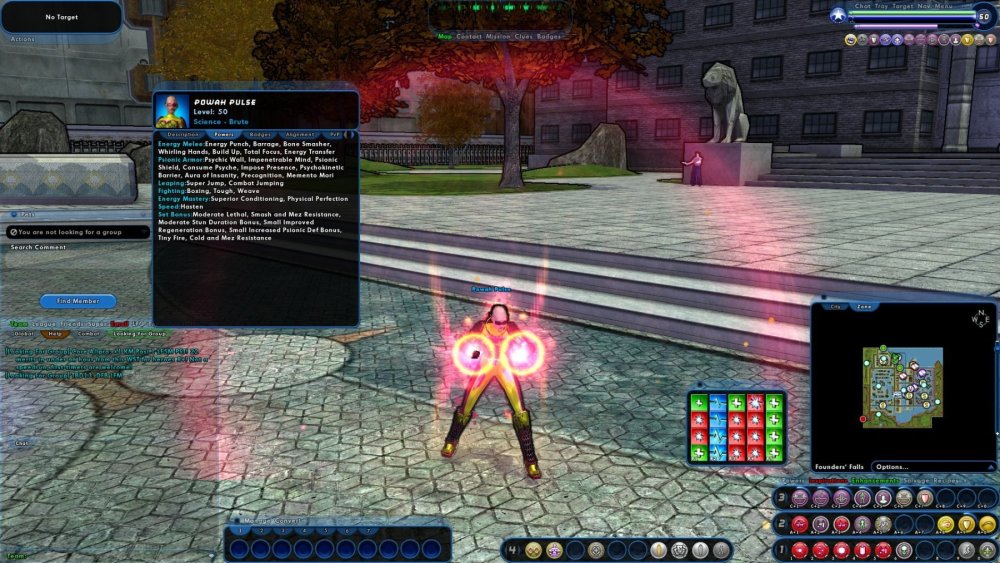
Task: Switch the map to the City tab
Action: point(836,307)
